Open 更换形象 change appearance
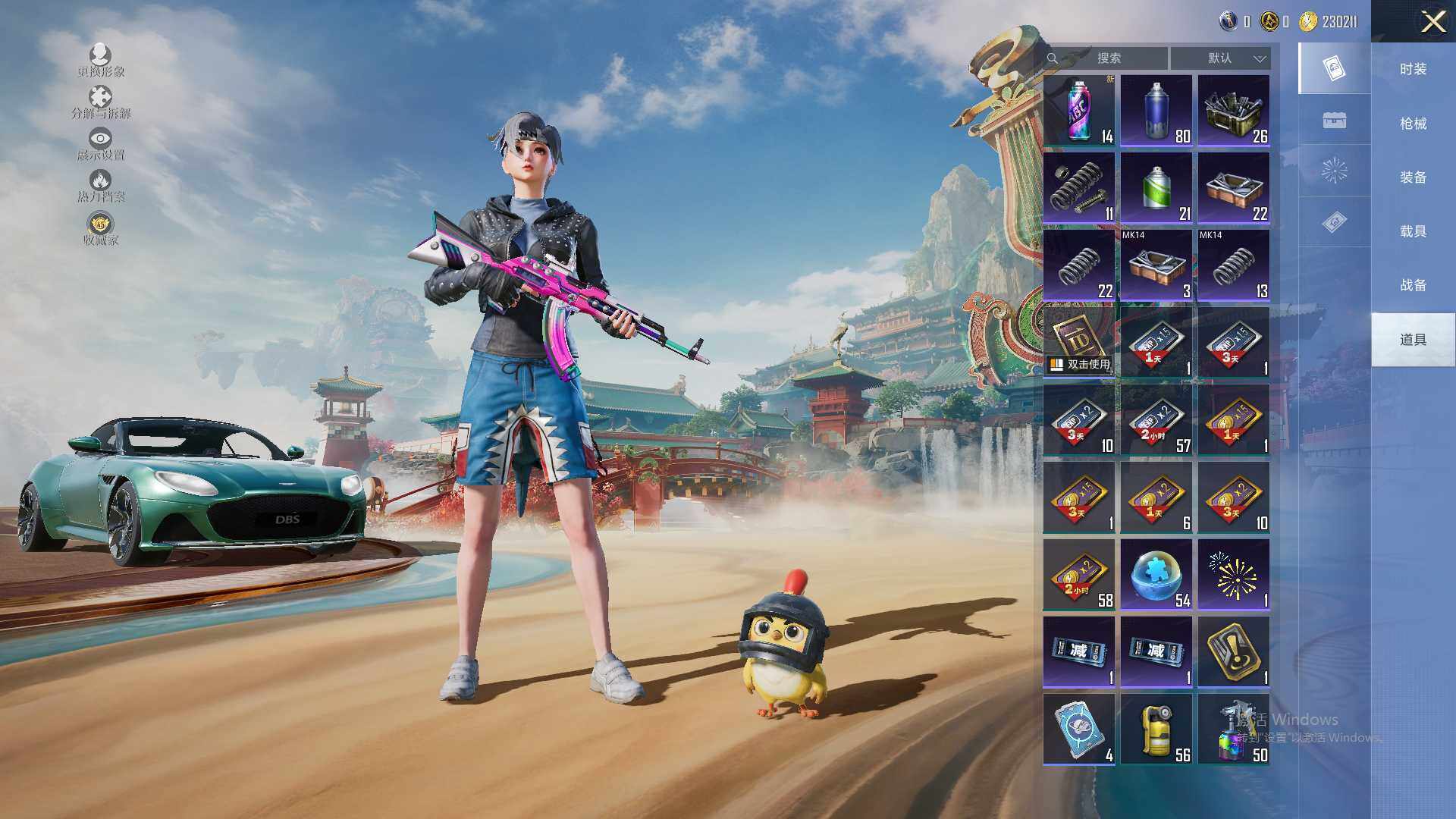1456x819 pixels. pyautogui.click(x=100, y=60)
